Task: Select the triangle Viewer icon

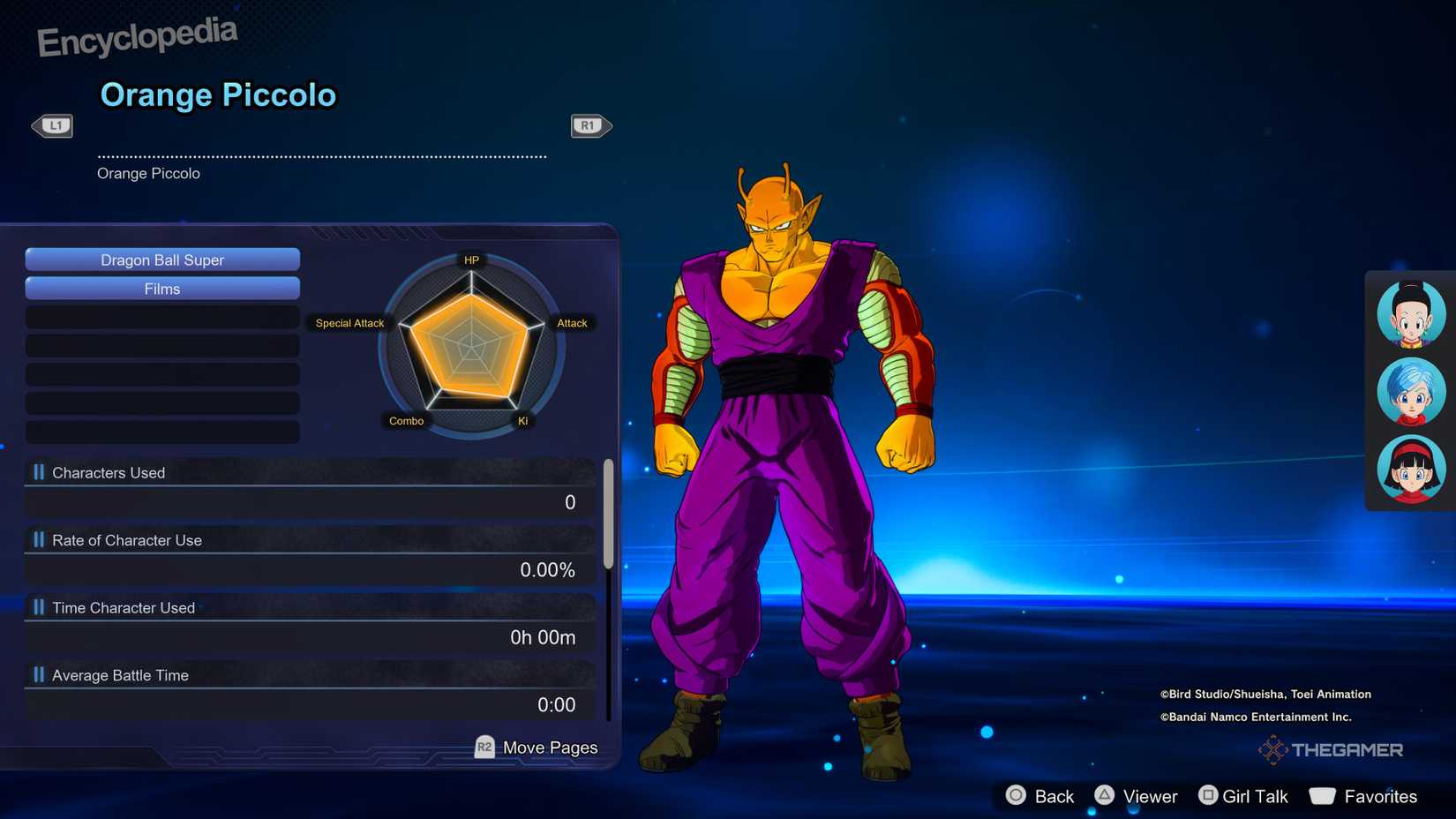Action: [x=1106, y=795]
